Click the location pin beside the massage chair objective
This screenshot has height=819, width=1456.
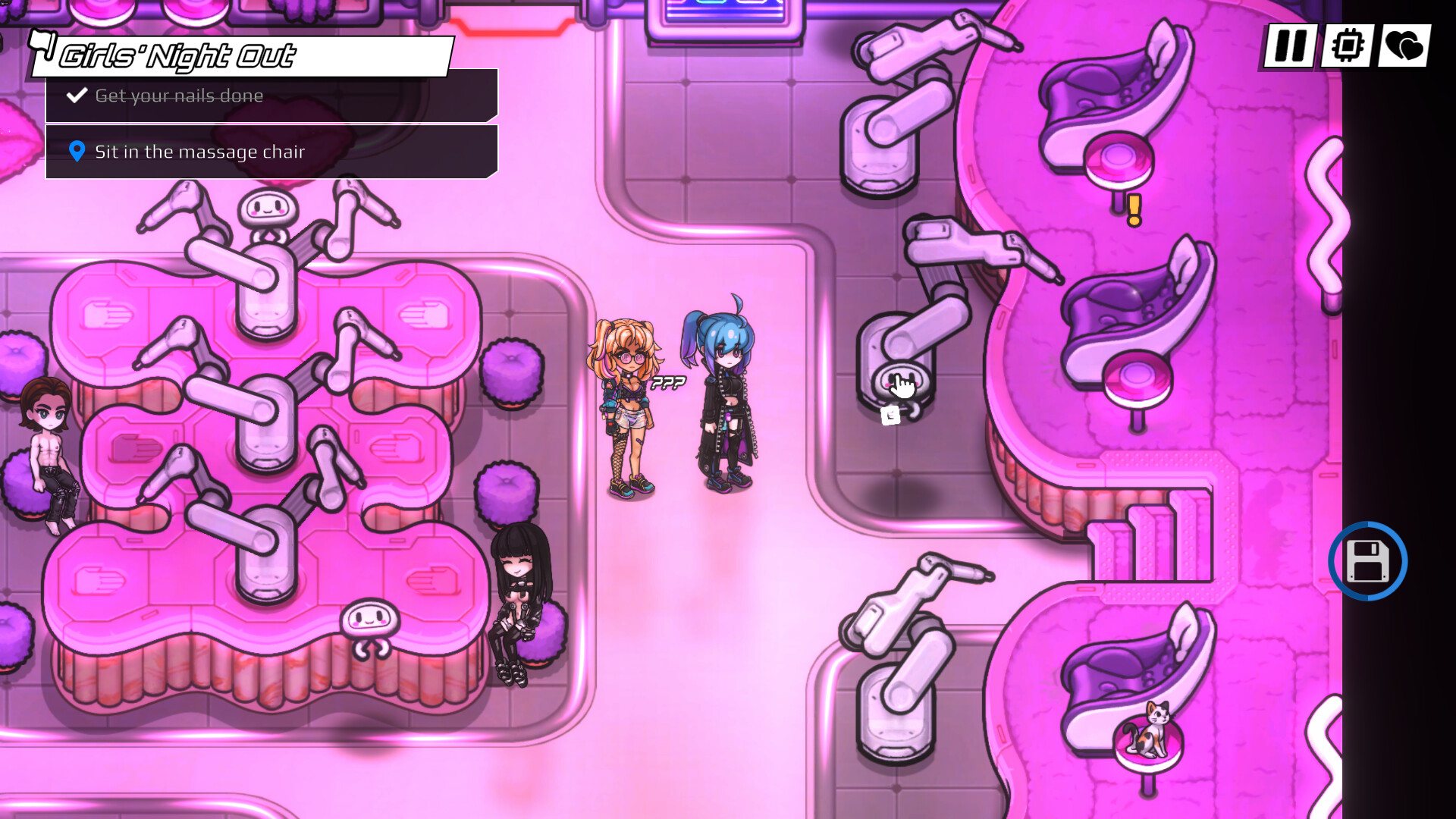click(x=76, y=152)
